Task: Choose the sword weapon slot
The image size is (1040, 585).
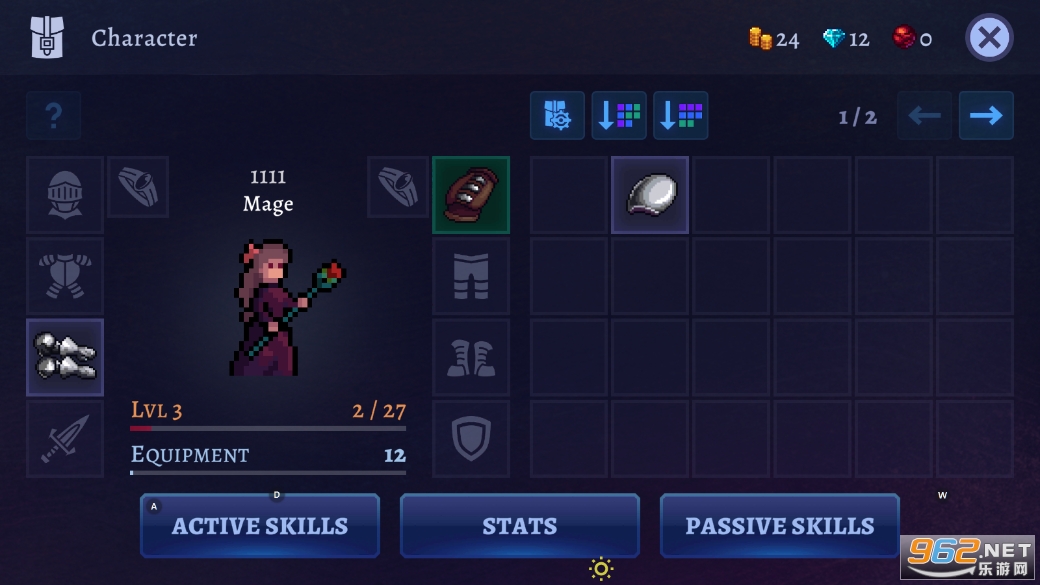Action: click(65, 439)
